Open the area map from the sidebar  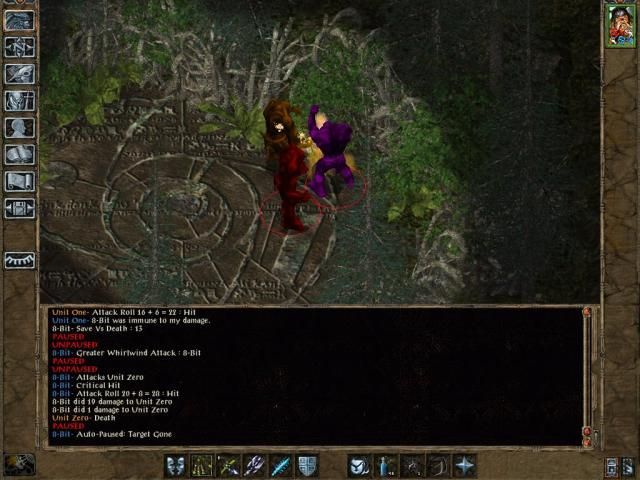[x=20, y=46]
